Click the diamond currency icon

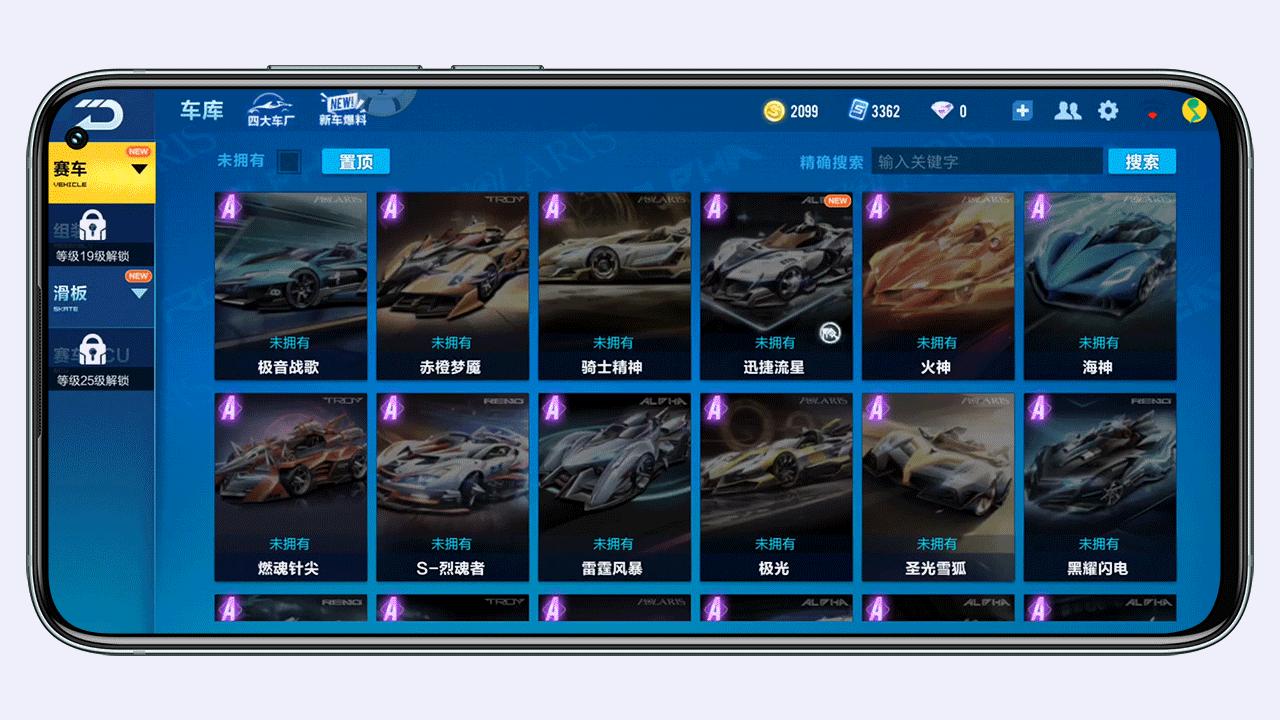point(942,110)
